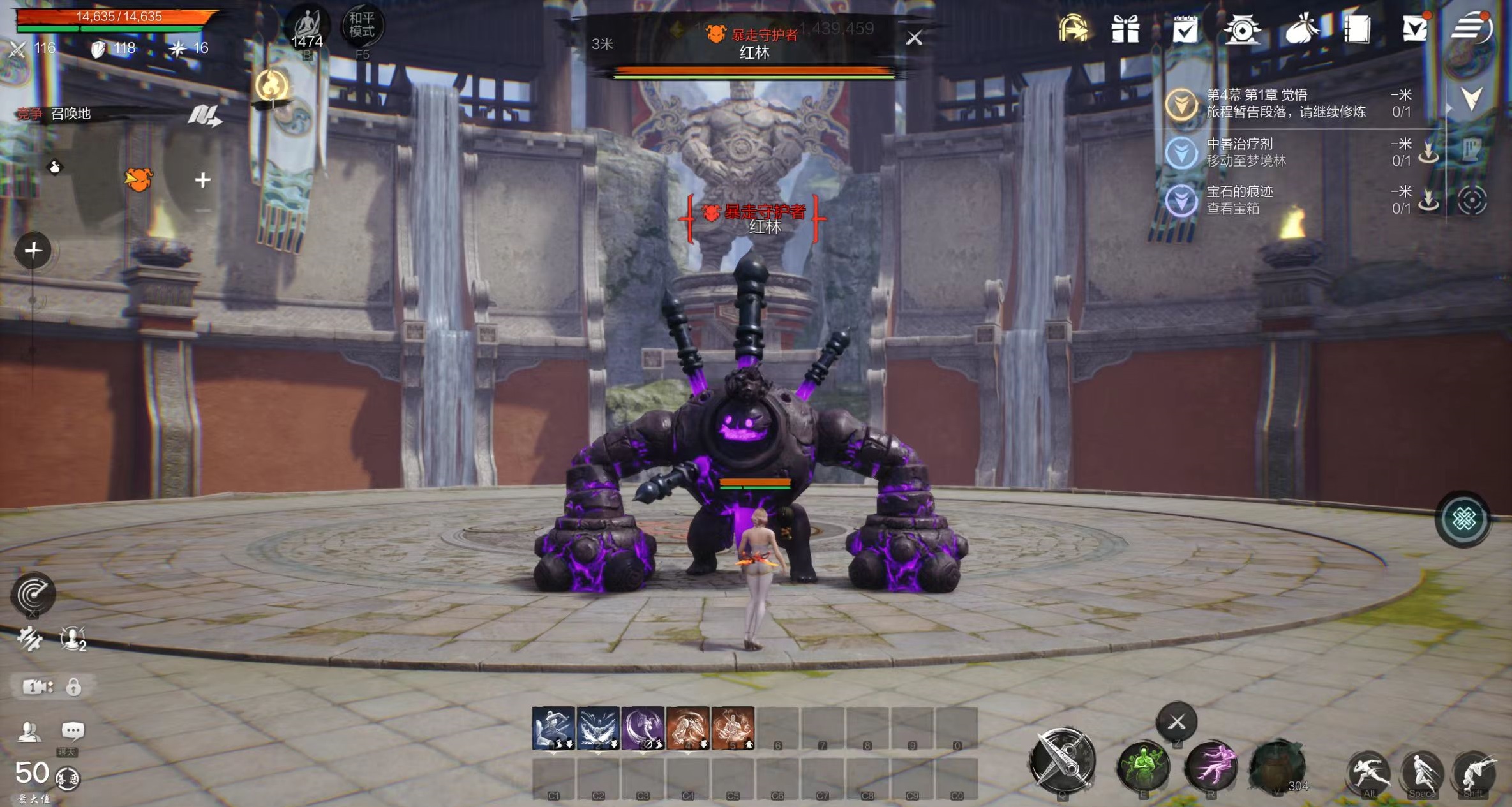Open the journal book icon
1512x807 pixels.
click(1357, 29)
